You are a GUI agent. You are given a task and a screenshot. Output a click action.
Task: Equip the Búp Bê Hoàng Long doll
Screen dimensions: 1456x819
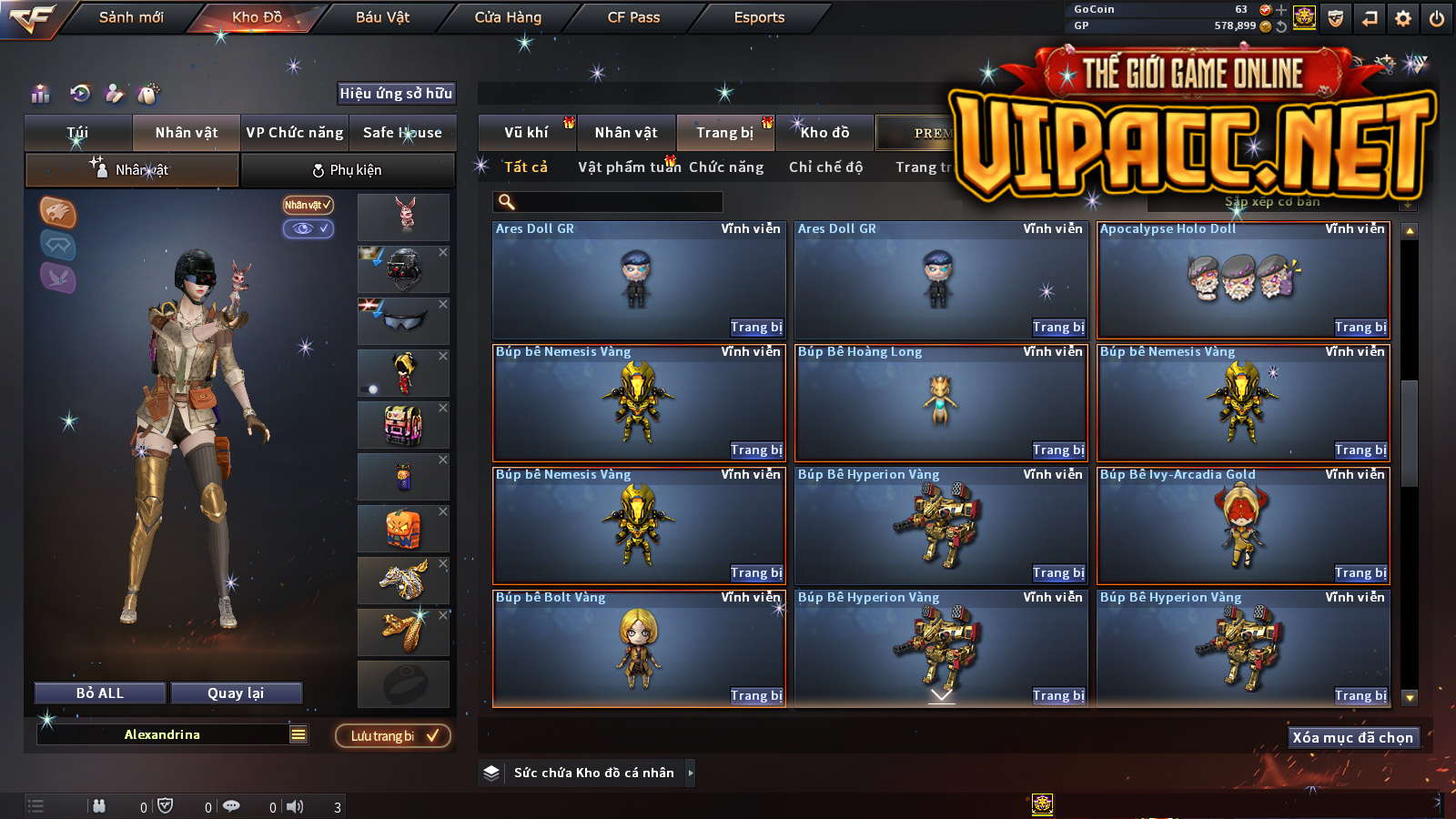pos(1058,450)
